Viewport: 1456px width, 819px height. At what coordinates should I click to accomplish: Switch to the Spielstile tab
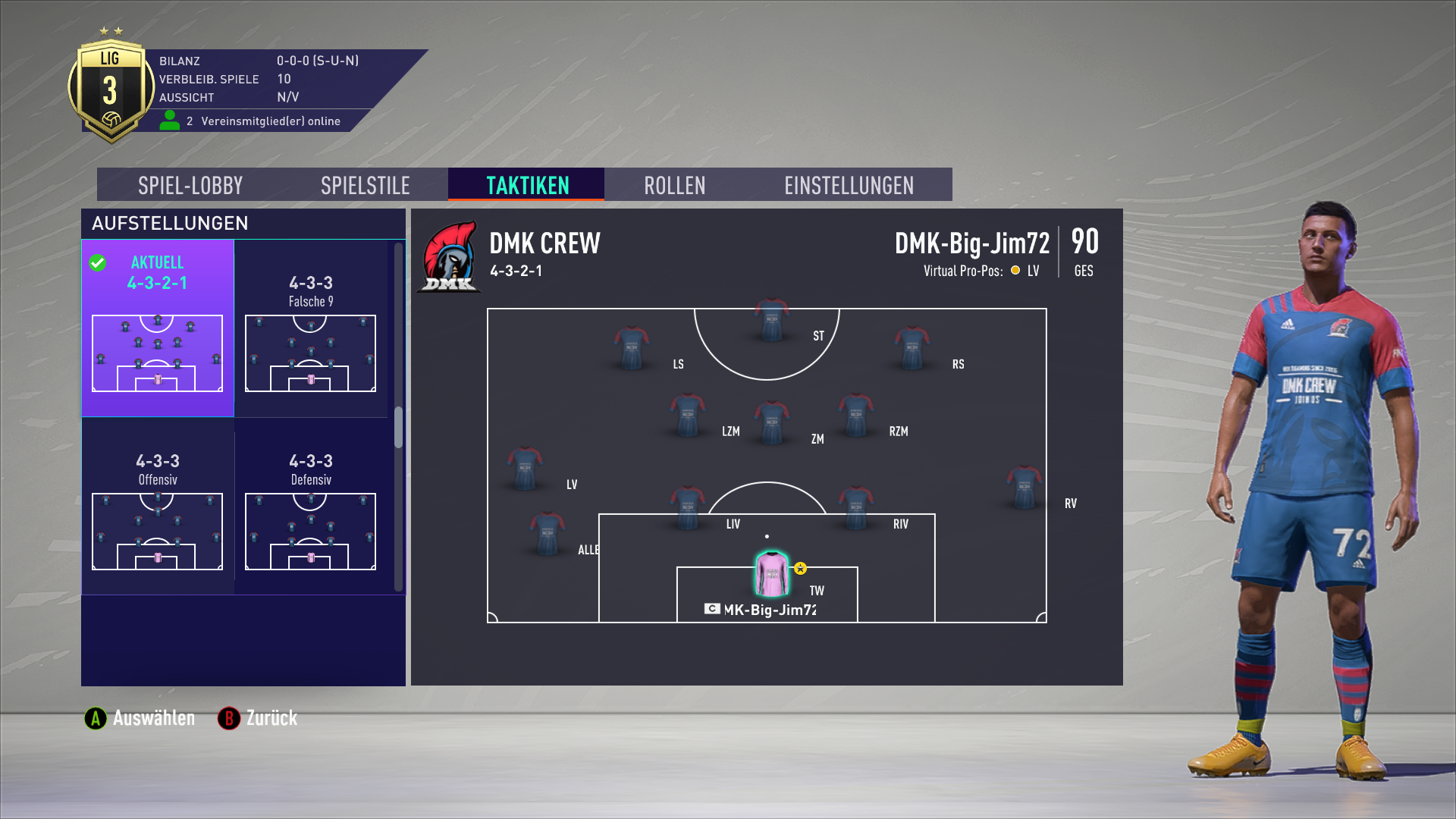pyautogui.click(x=365, y=185)
